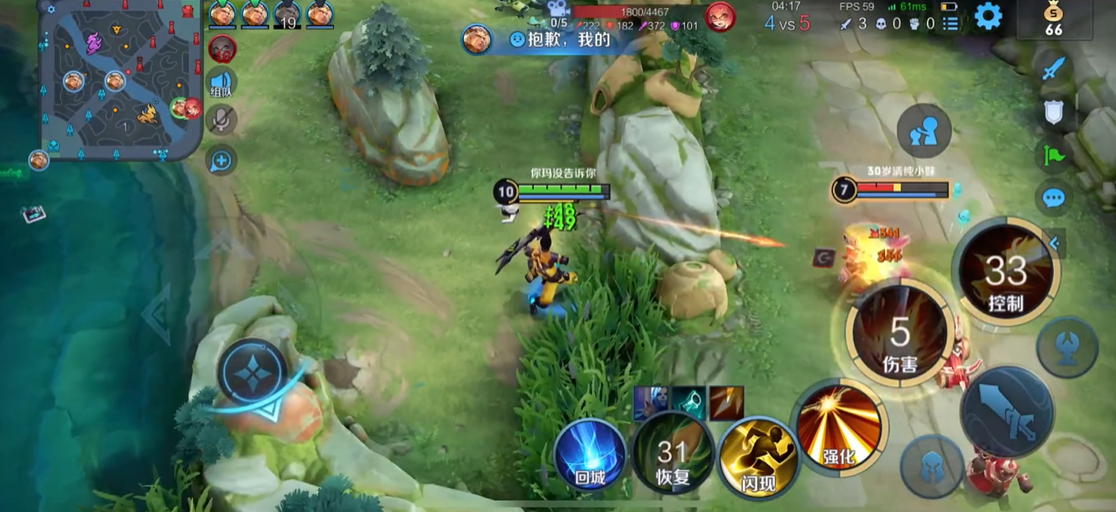
Task: Use the 恢复 heal spell
Action: tap(673, 454)
